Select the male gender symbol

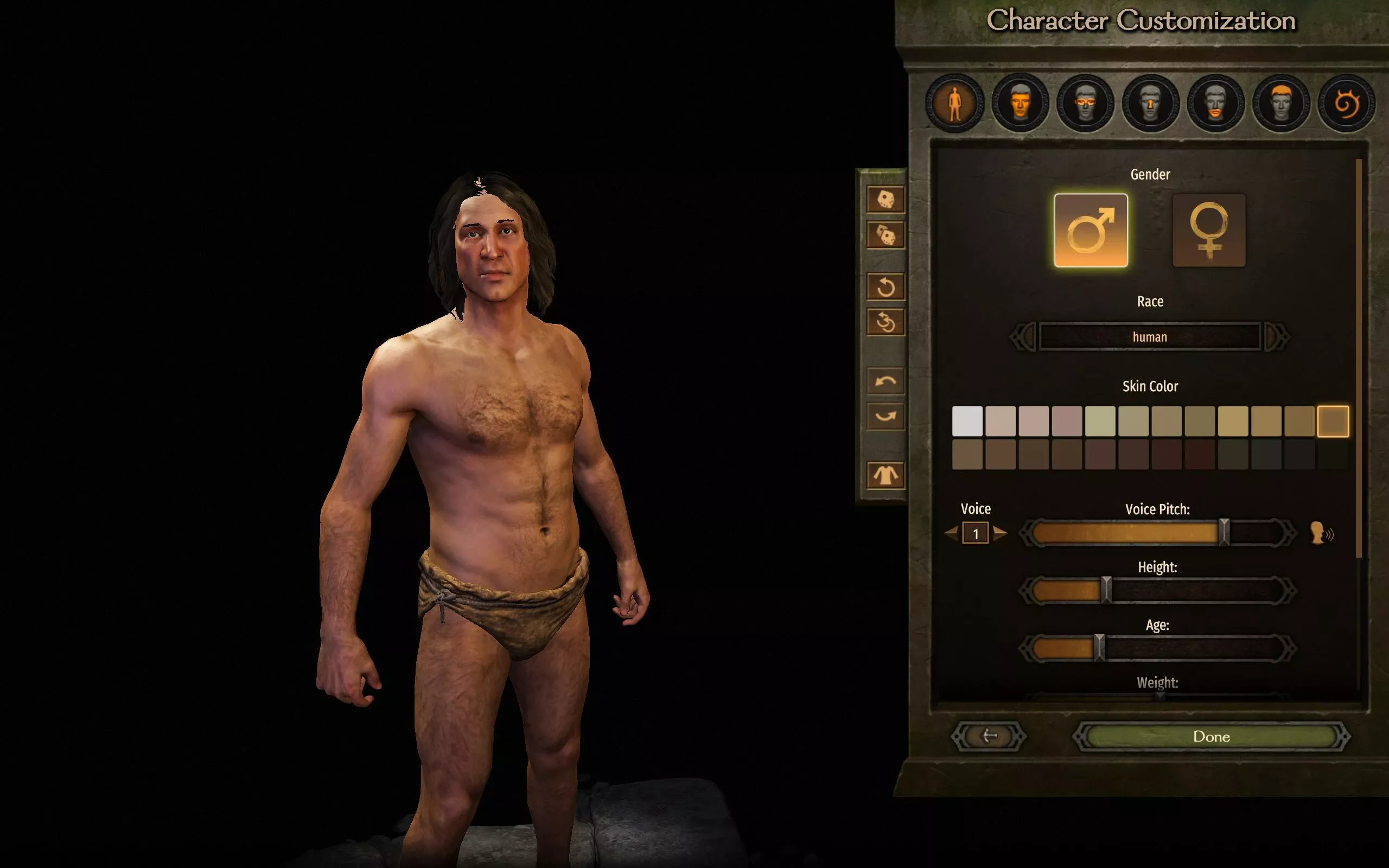coord(1091,230)
